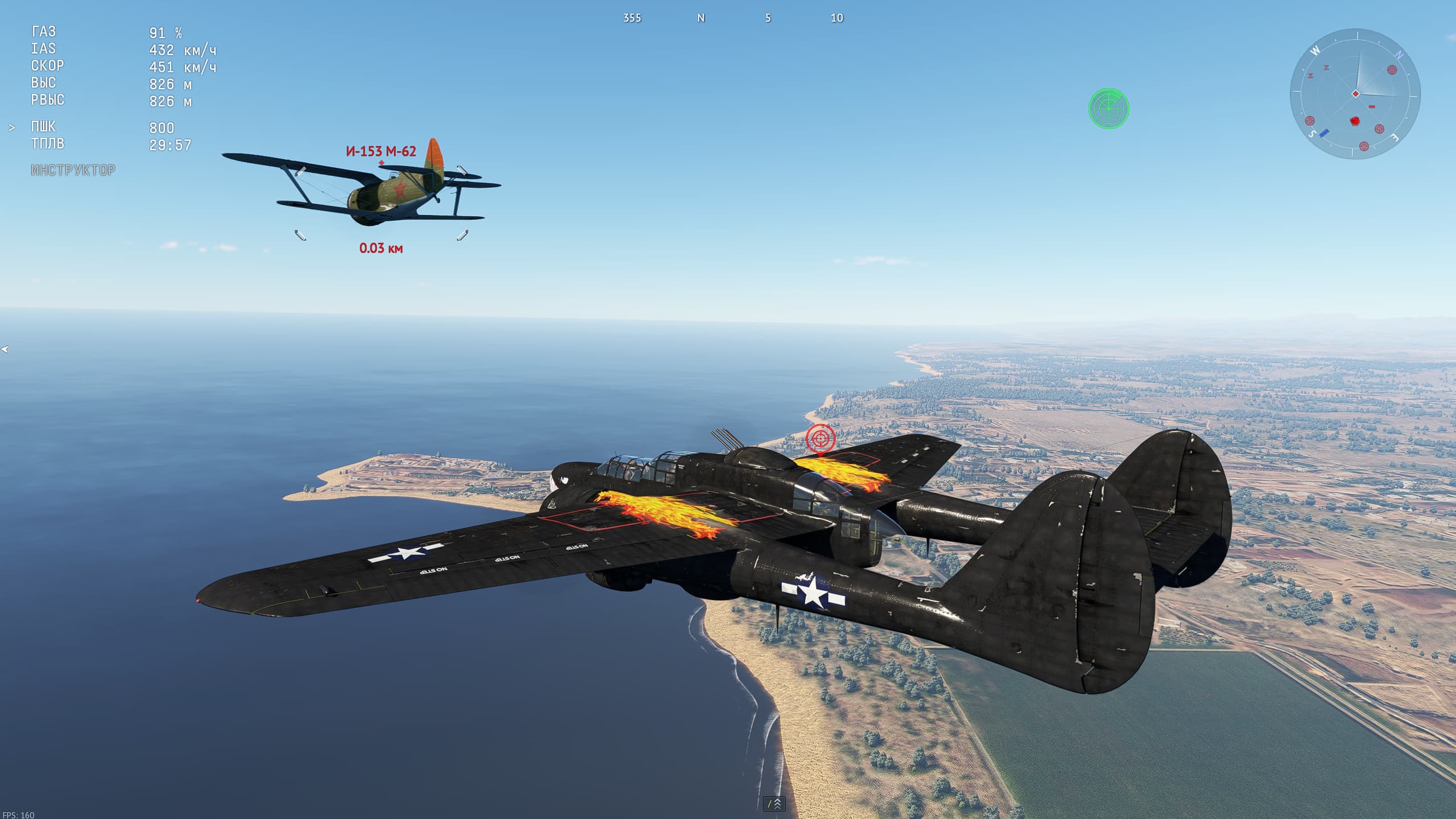Expand the panel arrow on the left edge
Screen dimensions: 1456x819
[x=5, y=349]
